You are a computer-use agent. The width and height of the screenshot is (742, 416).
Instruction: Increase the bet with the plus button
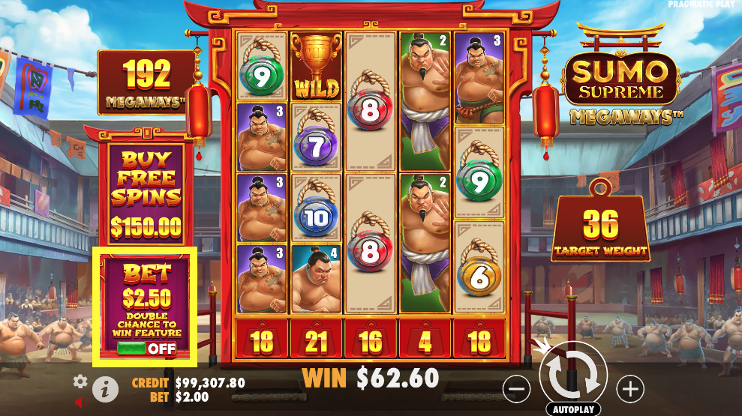point(630,387)
